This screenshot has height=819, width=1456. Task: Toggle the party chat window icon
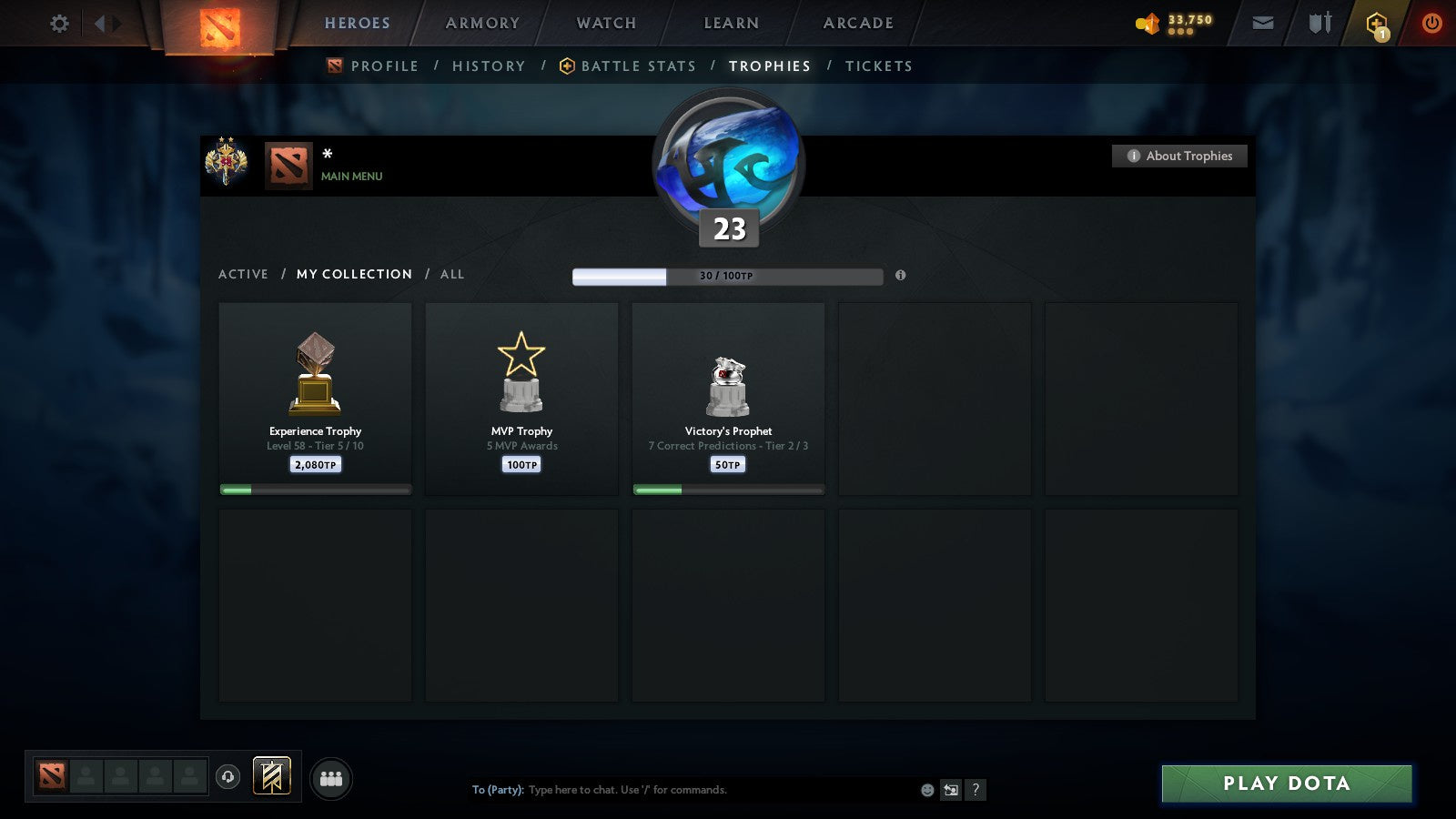coord(951,790)
